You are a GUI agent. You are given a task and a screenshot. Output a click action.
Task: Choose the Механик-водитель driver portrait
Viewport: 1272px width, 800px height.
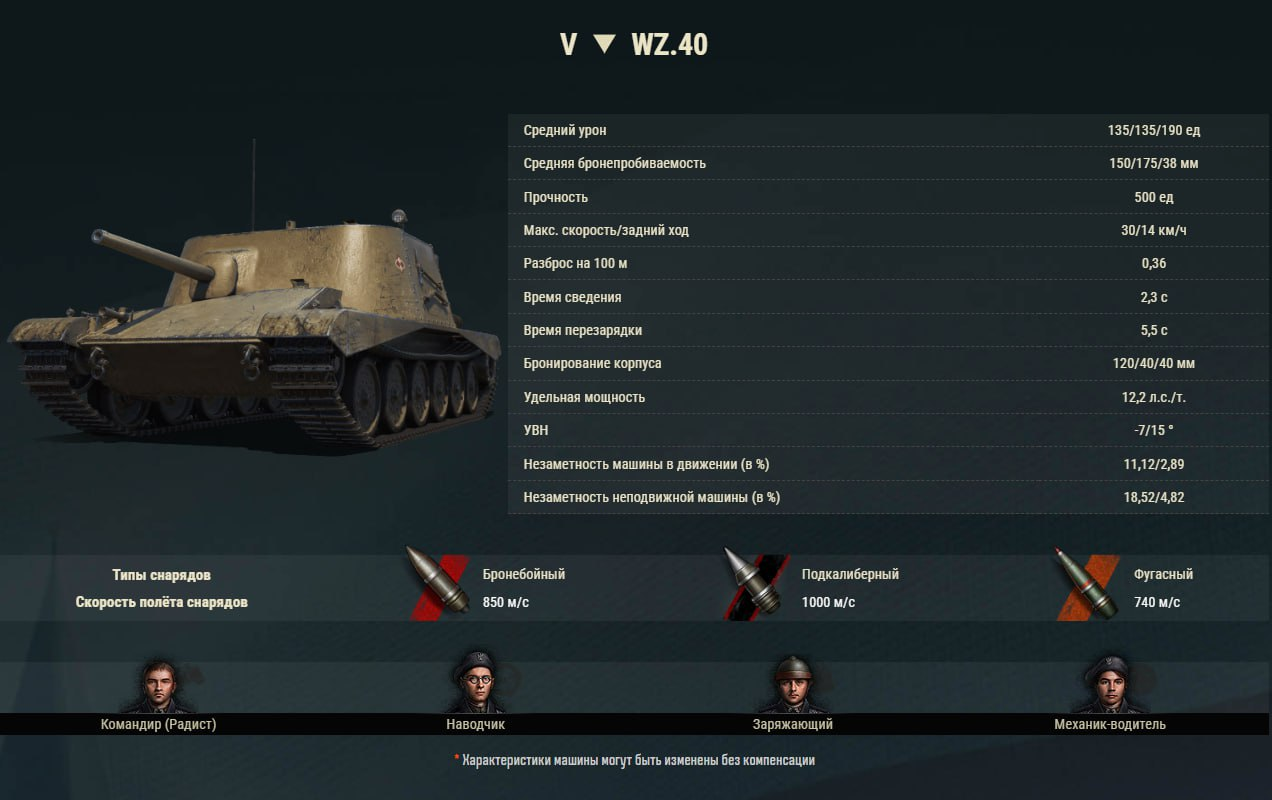pyautogui.click(x=1109, y=685)
